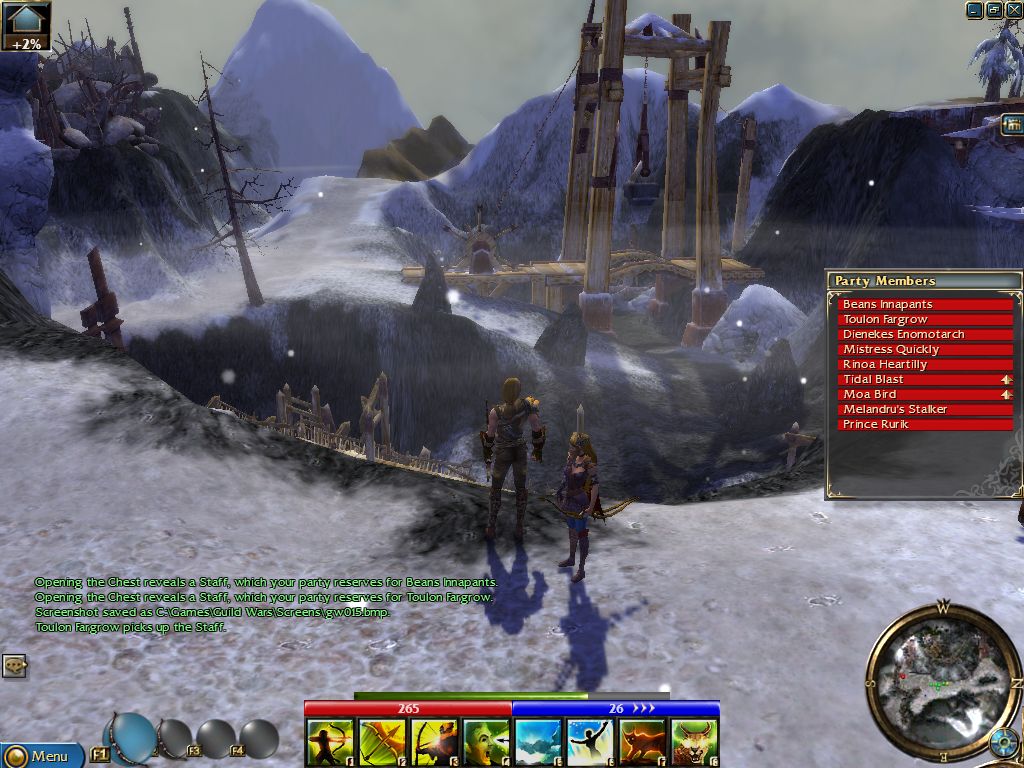
Task: Choose Mistress Quickly from party members
Action: pos(925,349)
